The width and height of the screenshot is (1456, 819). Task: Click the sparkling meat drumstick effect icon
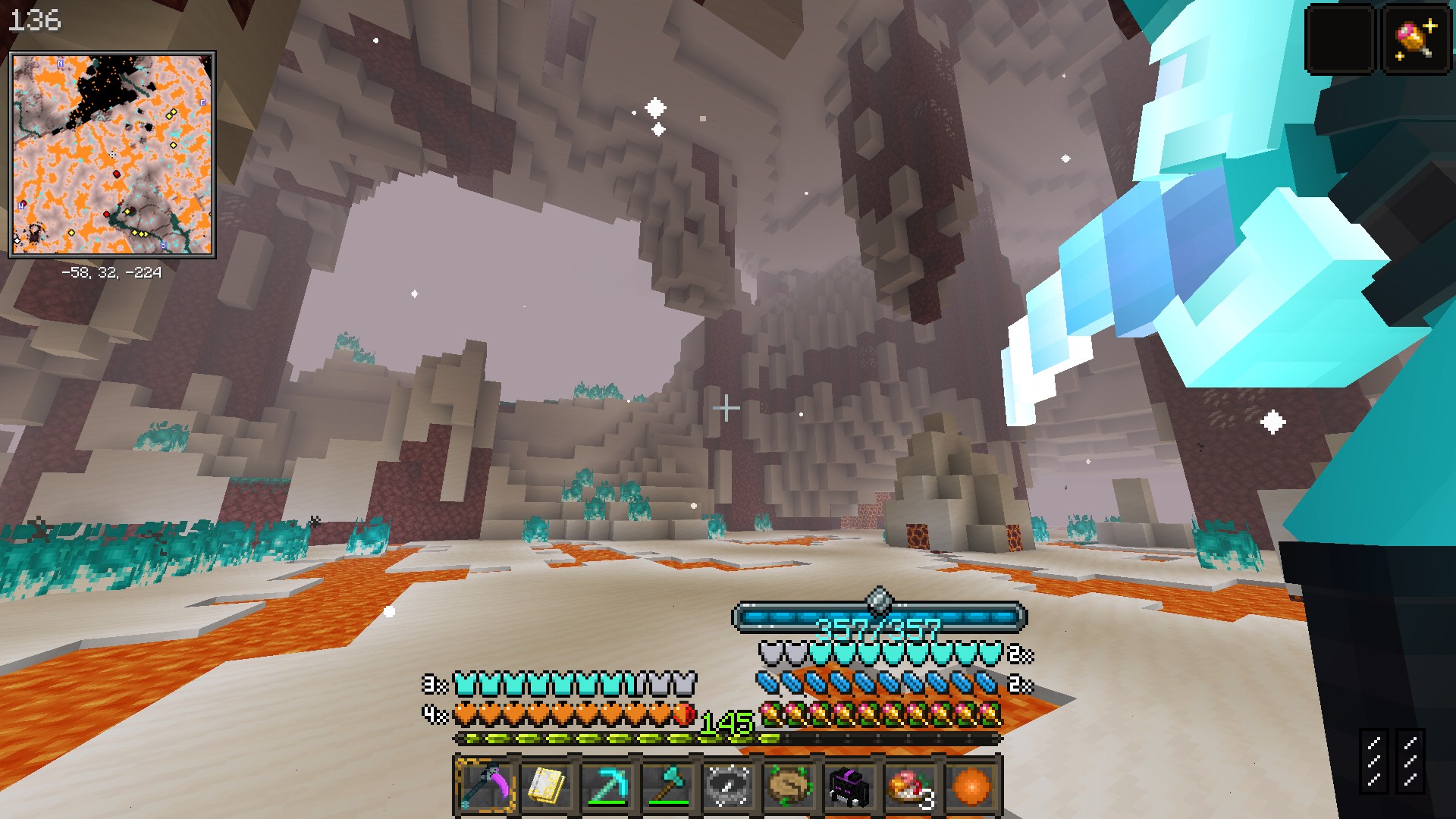1416,39
